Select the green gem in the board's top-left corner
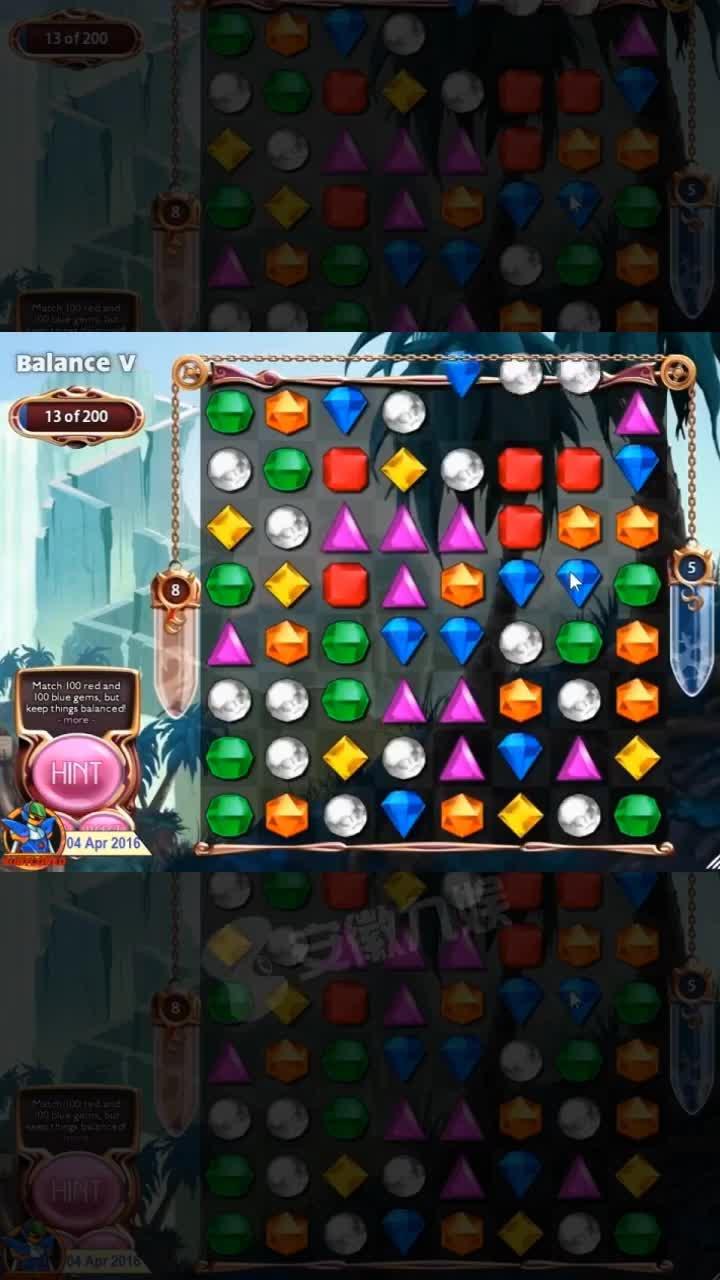Image resolution: width=720 pixels, height=1280 pixels. [x=229, y=412]
